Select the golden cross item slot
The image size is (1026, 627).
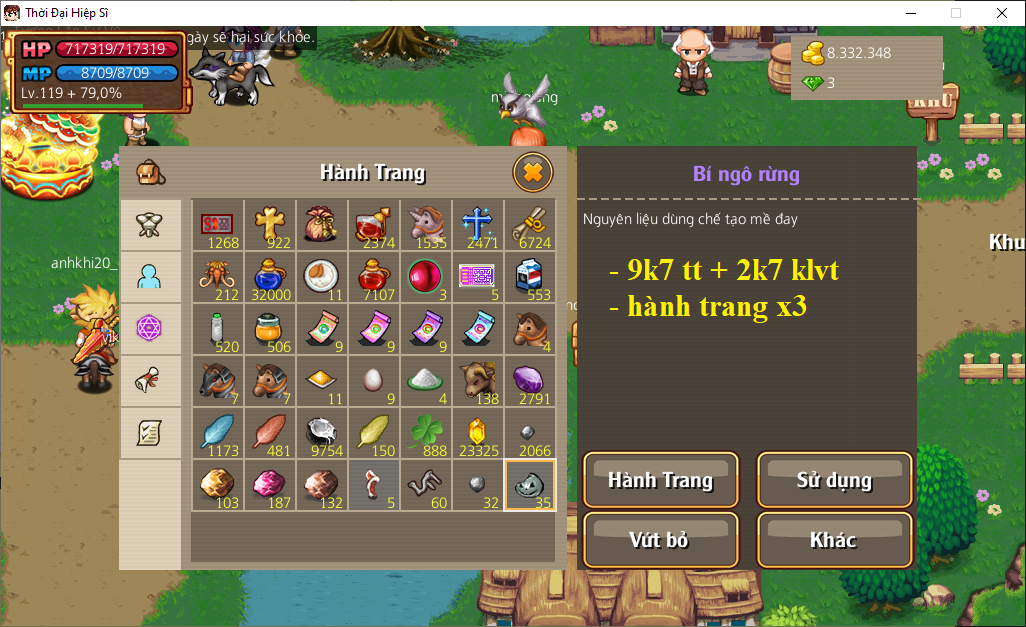click(270, 225)
